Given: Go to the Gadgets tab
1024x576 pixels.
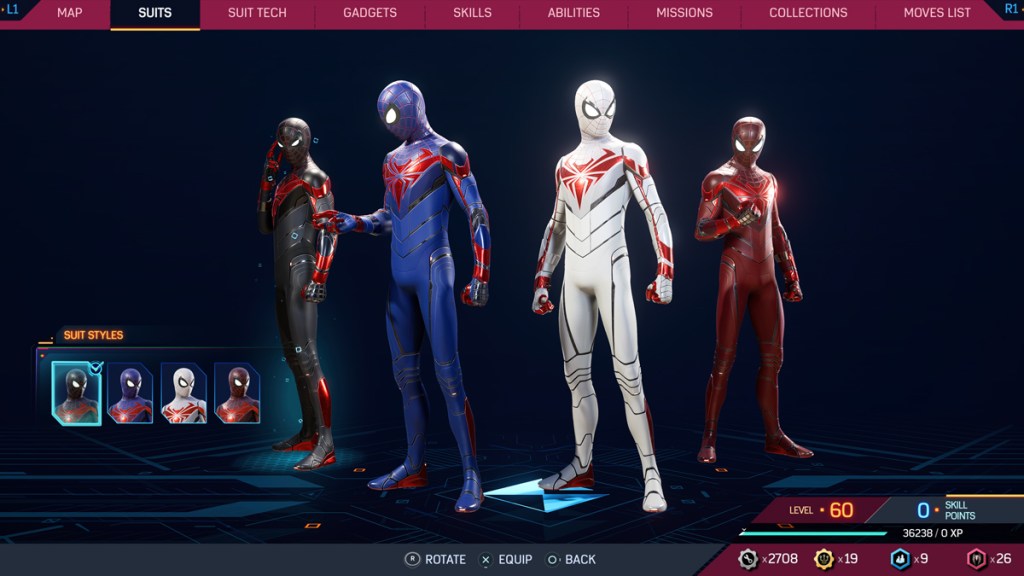Looking at the screenshot, I should tap(370, 13).
